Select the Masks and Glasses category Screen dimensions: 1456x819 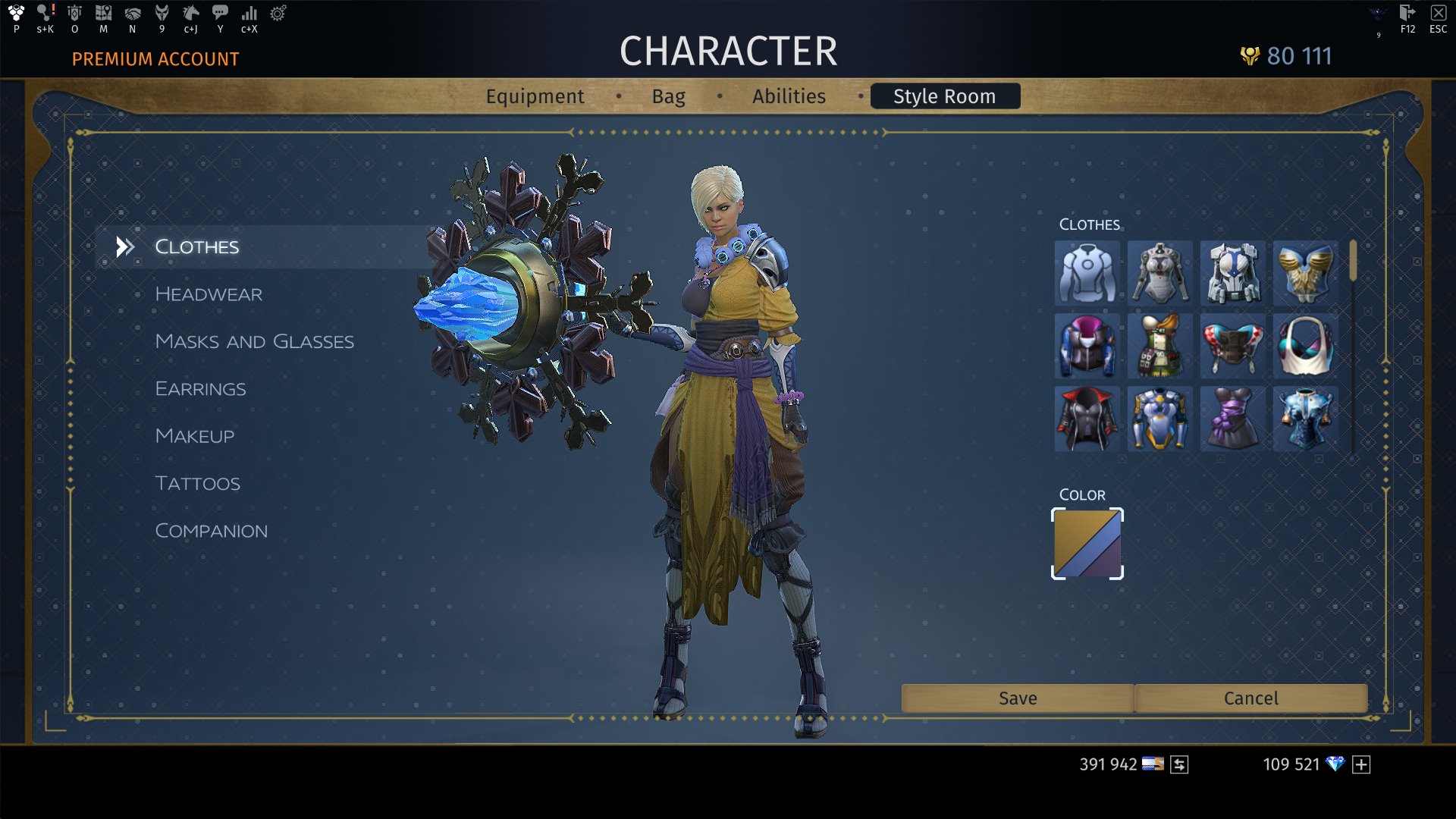[x=254, y=341]
